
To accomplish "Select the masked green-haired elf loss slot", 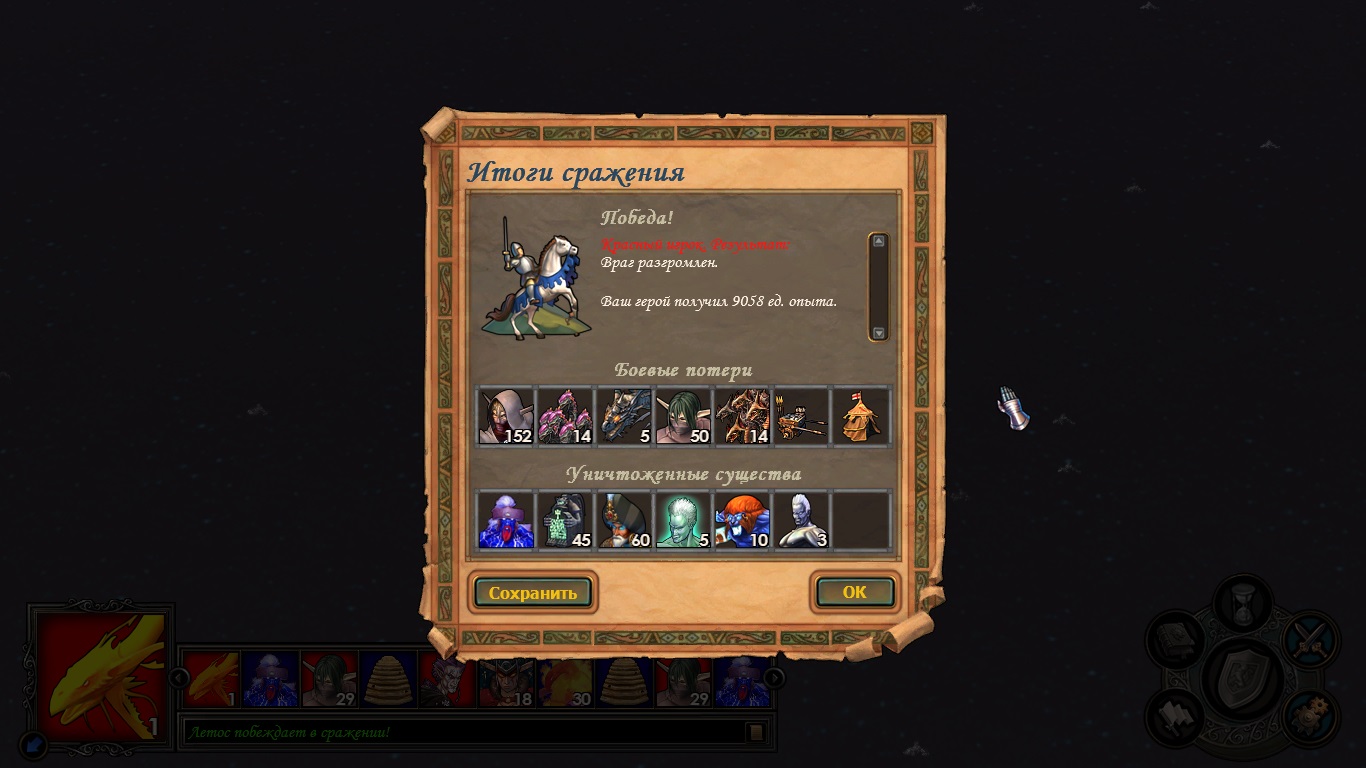I will [683, 416].
